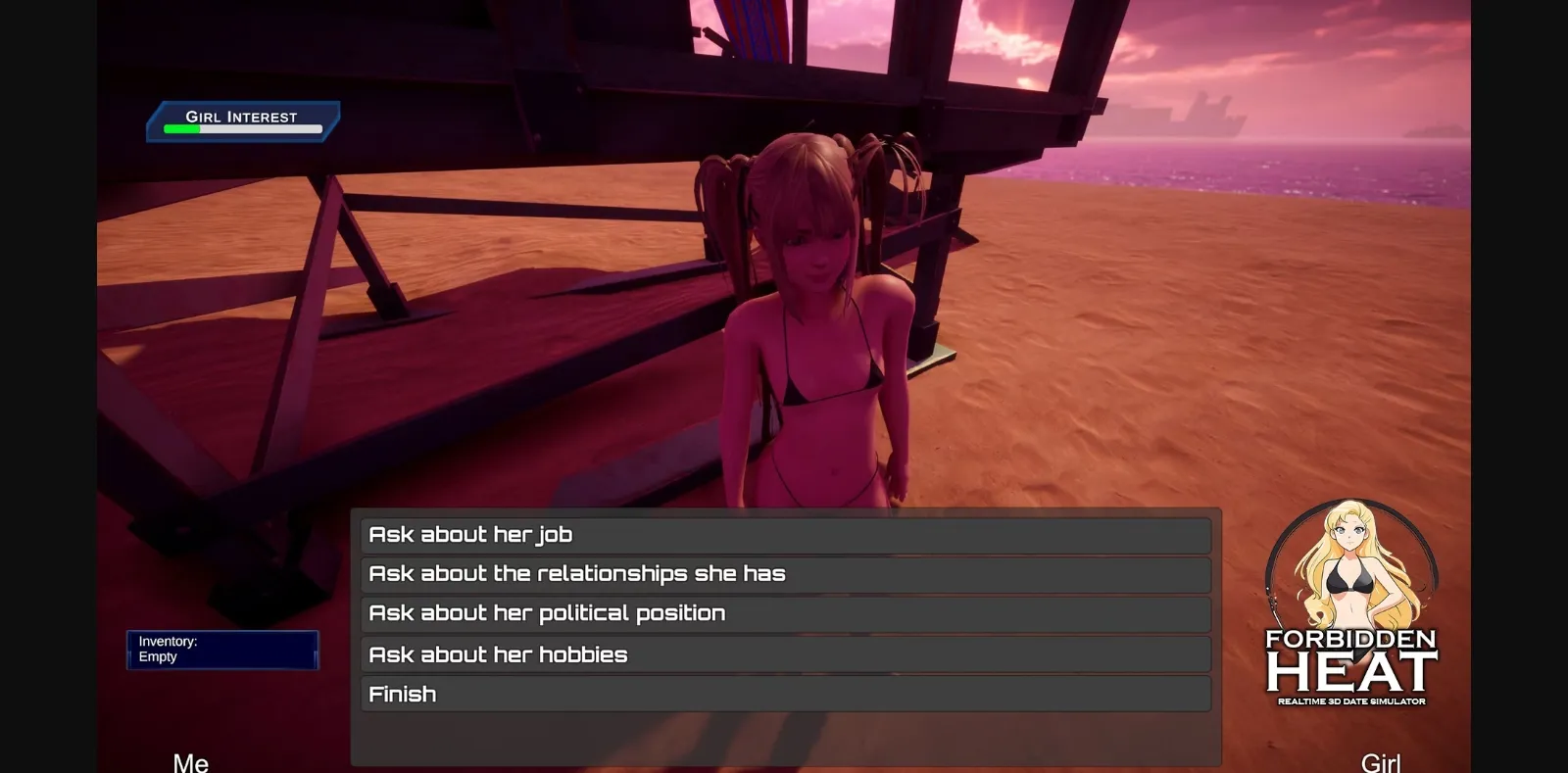Select "Ask about her hobbies"

784,653
